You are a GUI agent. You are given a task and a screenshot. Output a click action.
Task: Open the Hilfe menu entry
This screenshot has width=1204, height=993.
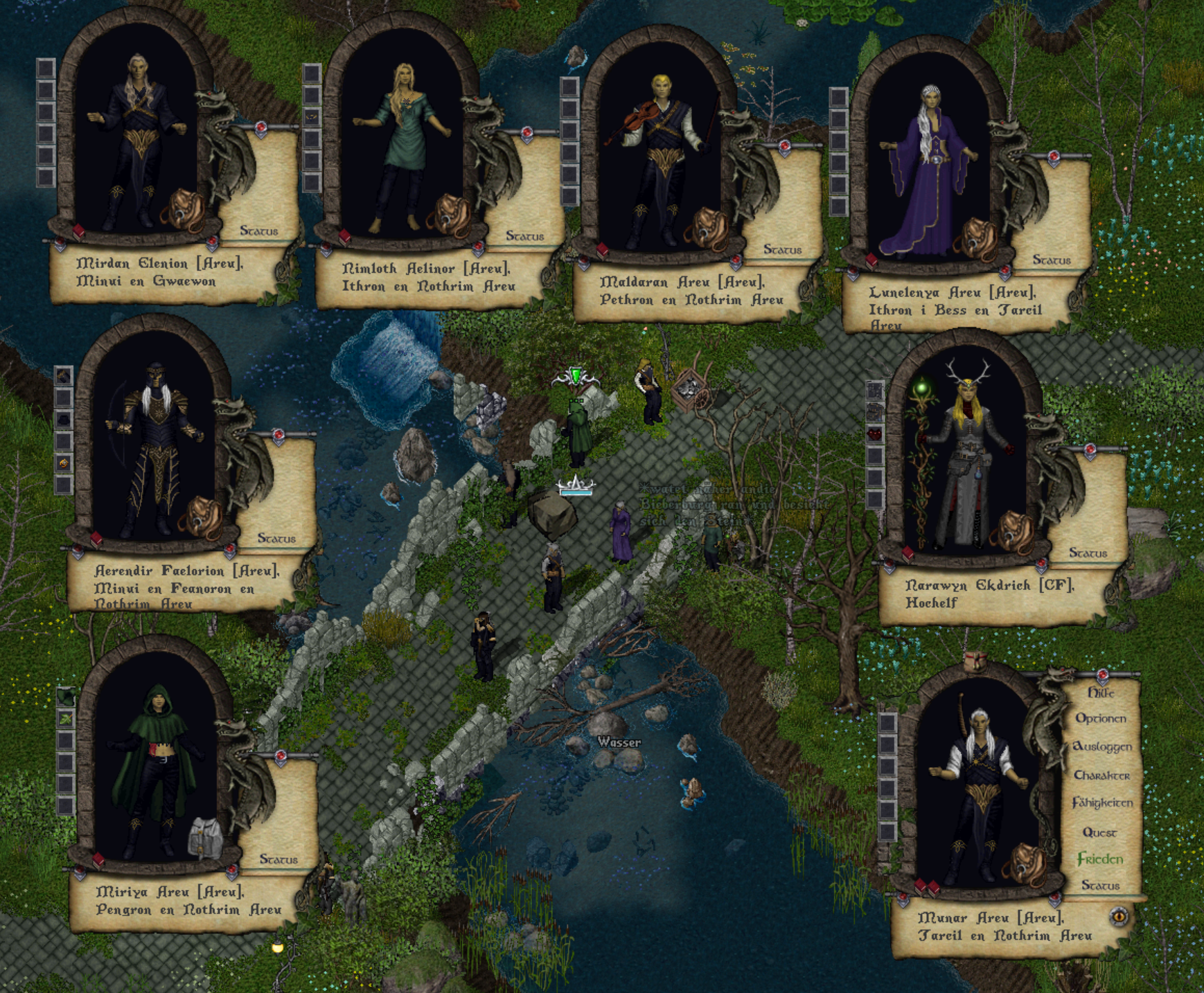1100,692
